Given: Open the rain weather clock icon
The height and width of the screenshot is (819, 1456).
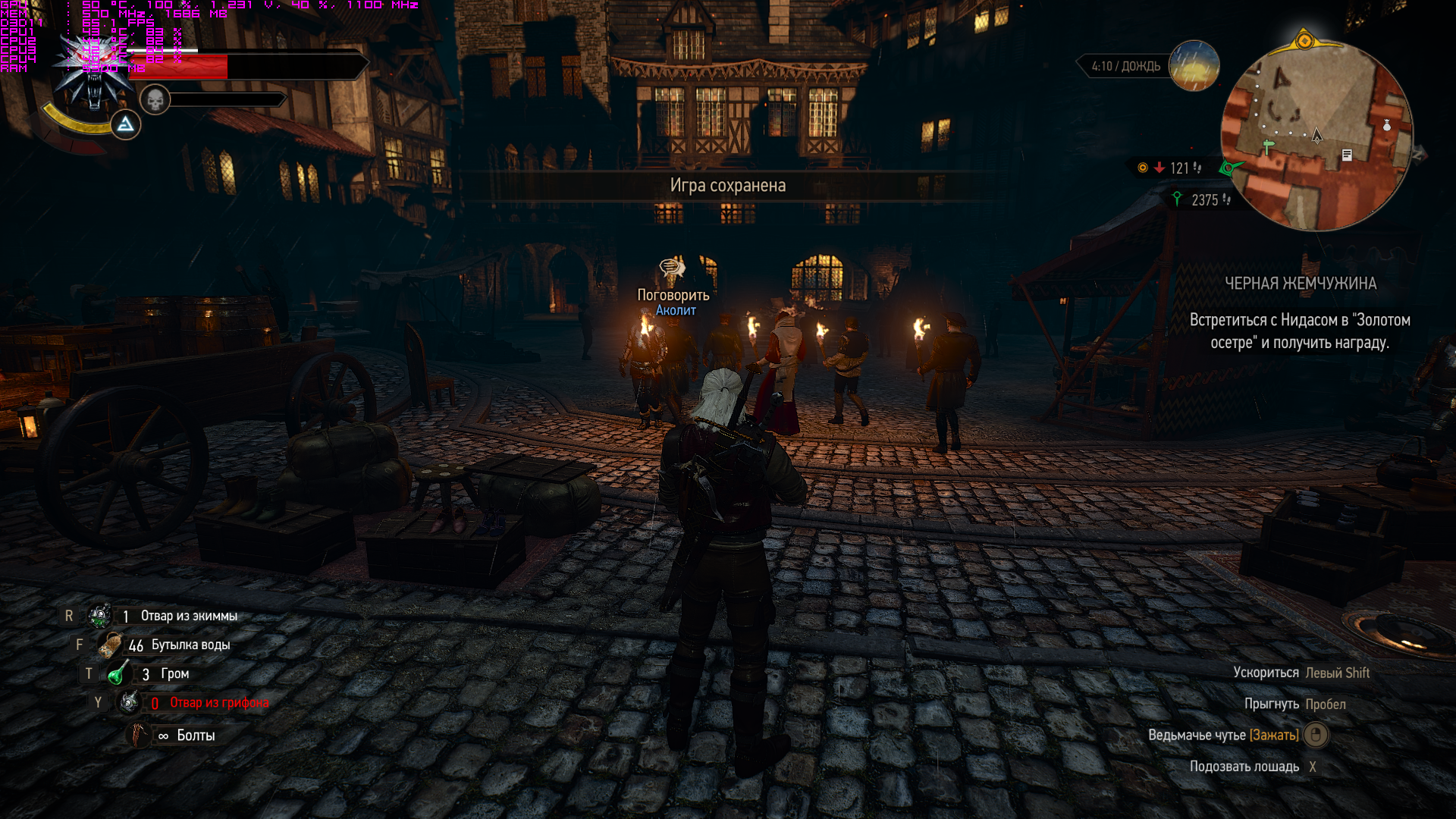Looking at the screenshot, I should 1194,66.
